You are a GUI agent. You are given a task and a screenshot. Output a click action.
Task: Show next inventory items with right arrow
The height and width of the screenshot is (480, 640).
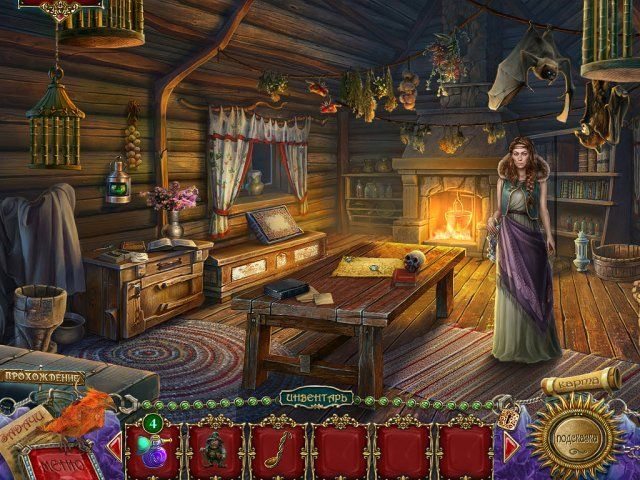[511, 446]
